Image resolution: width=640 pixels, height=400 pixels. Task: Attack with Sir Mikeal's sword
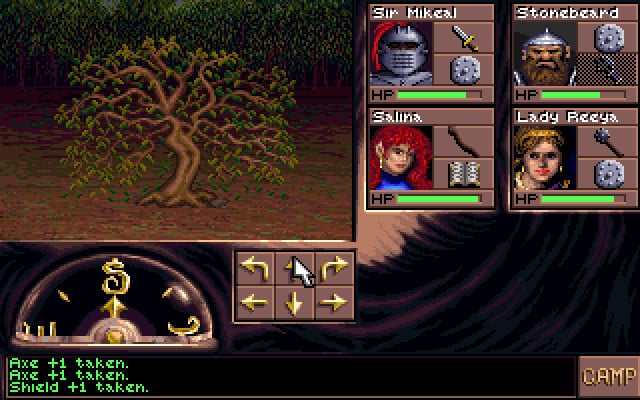pyautogui.click(x=464, y=38)
